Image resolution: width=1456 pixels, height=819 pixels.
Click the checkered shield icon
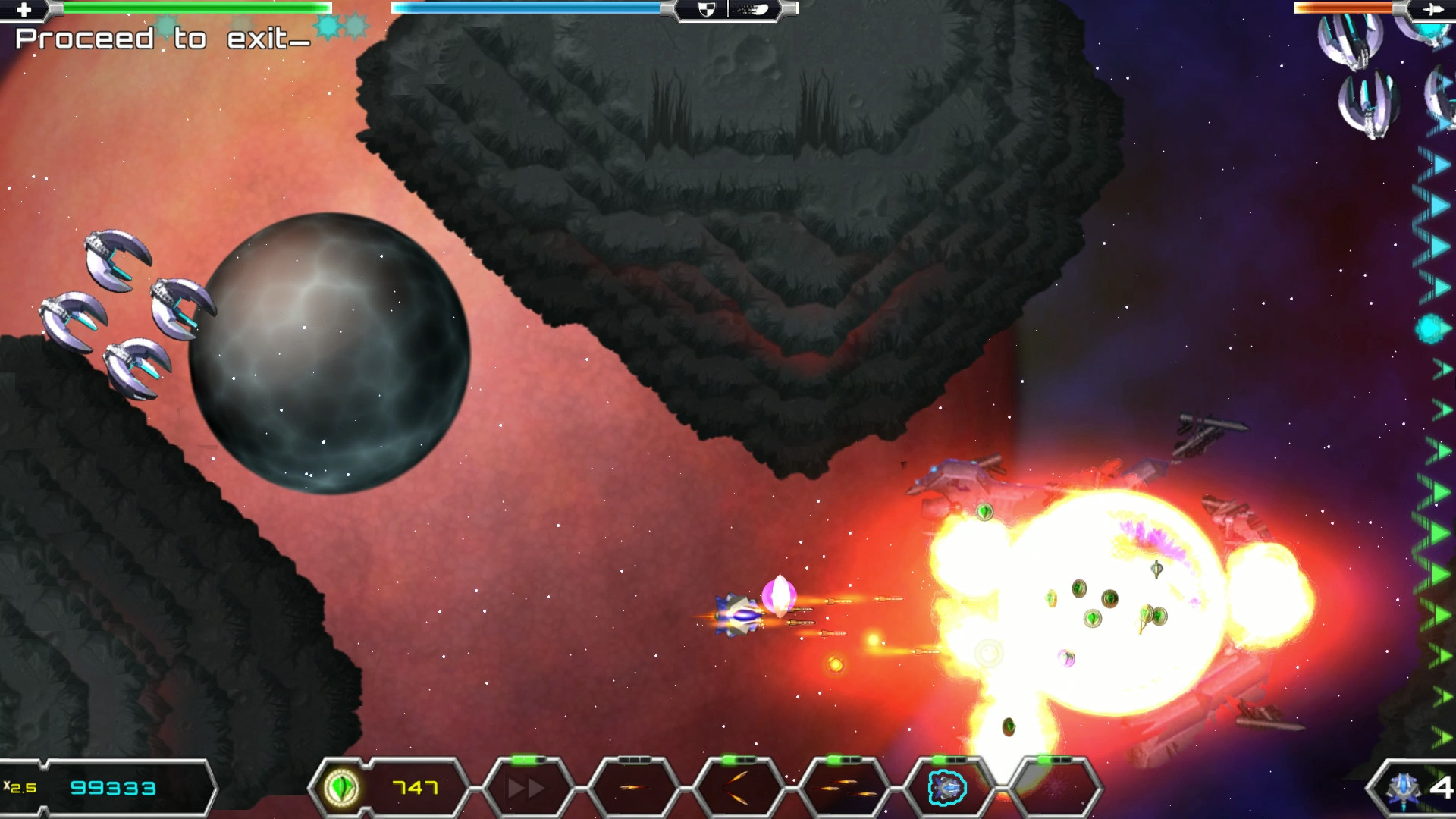click(706, 9)
